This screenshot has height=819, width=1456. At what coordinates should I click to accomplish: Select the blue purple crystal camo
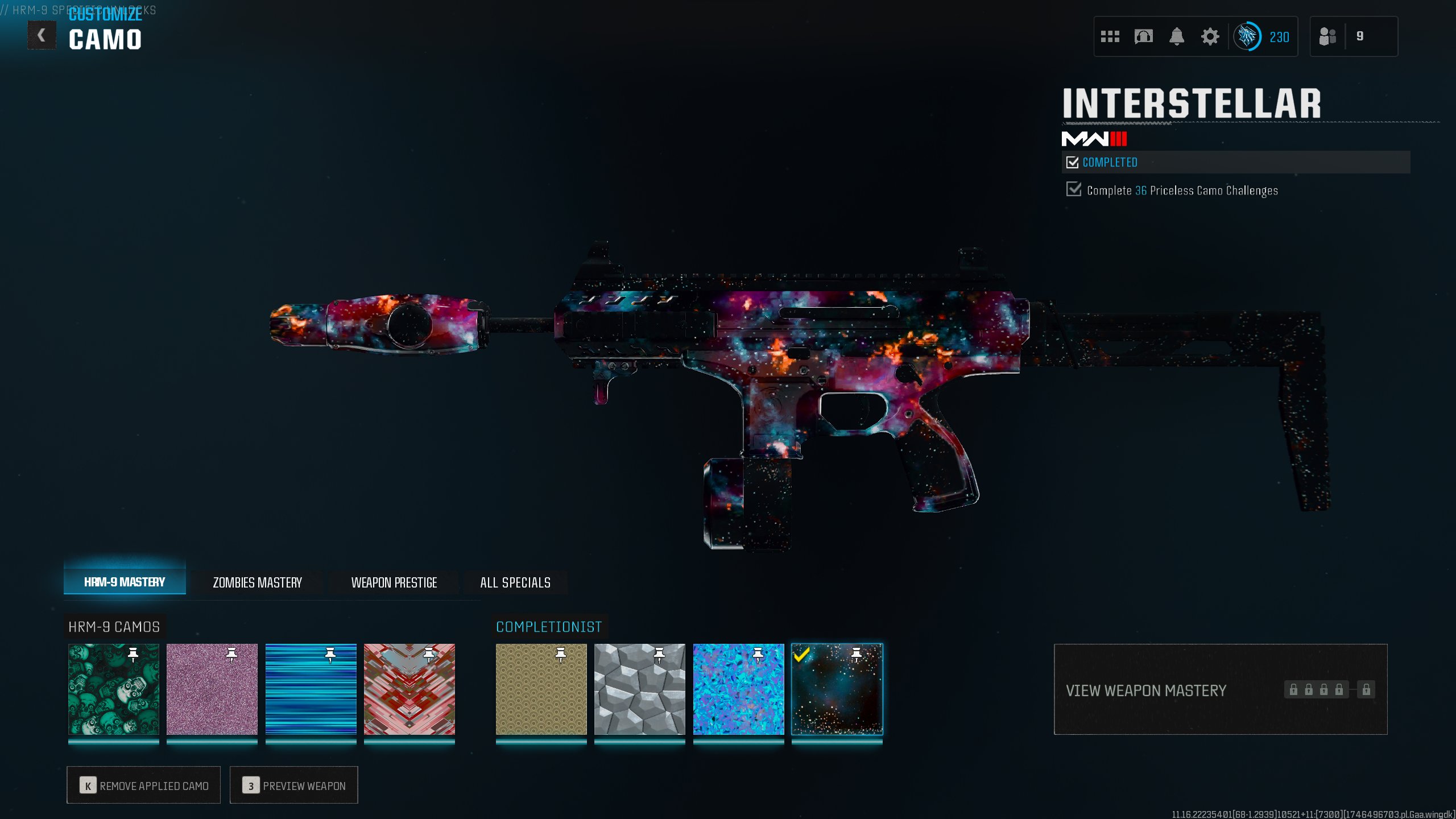738,689
